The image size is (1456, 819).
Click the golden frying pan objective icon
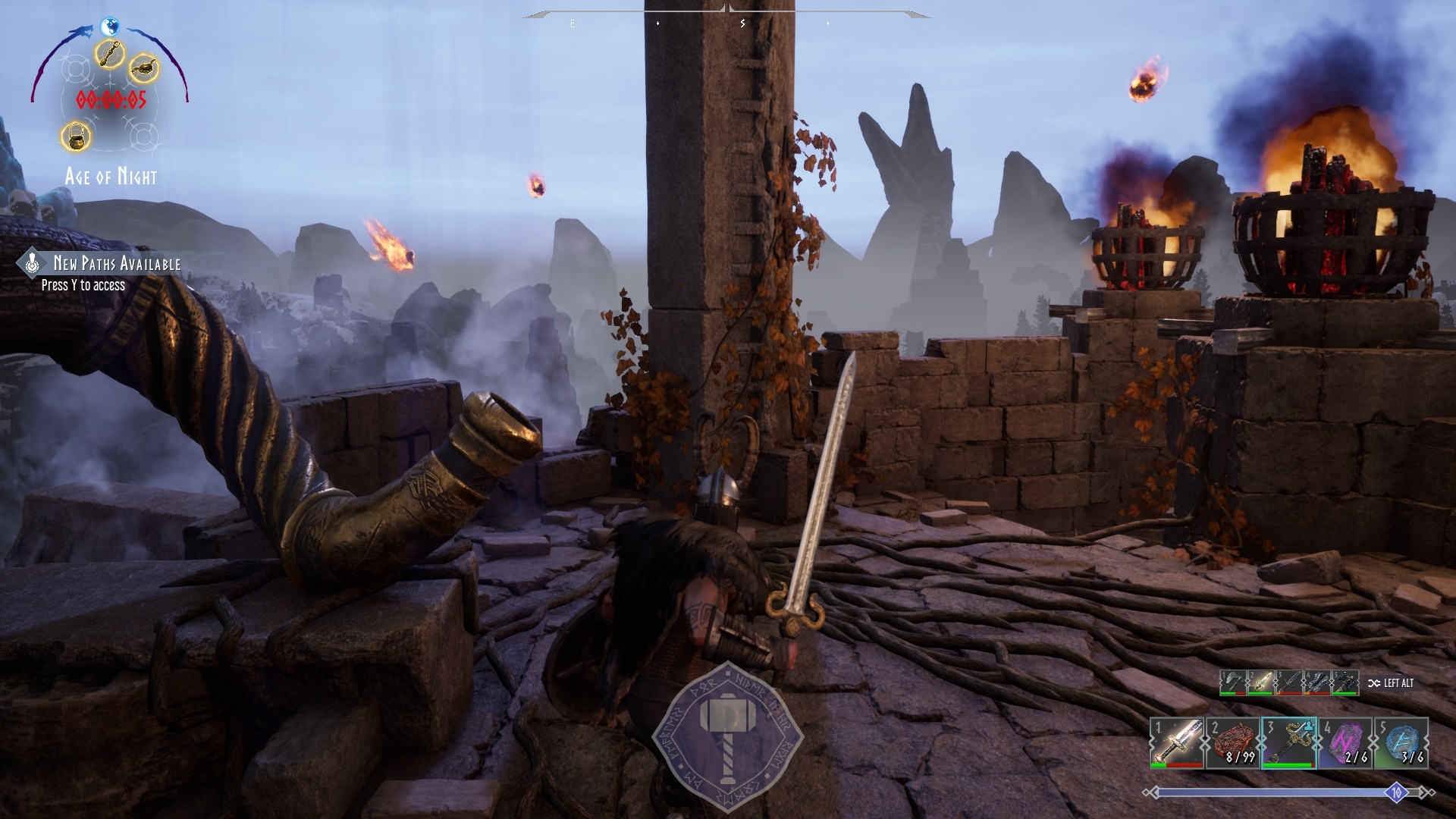click(x=143, y=69)
